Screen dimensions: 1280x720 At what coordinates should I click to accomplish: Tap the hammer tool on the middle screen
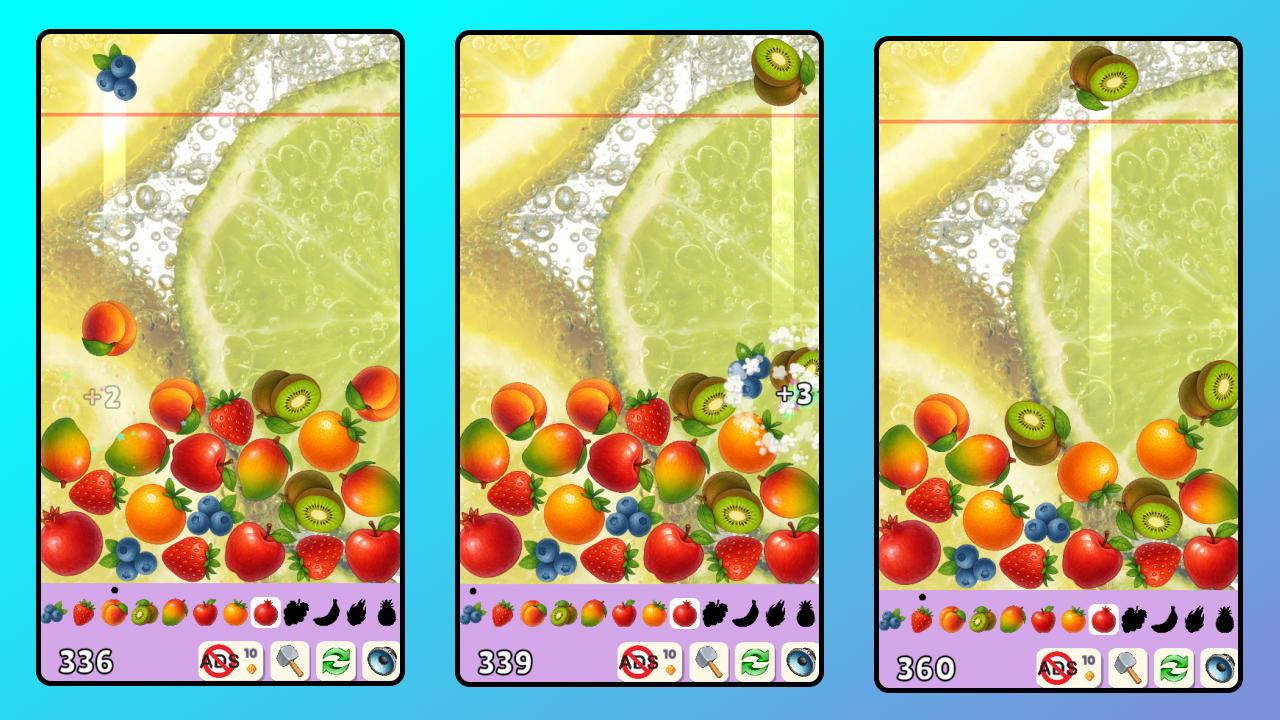point(708,661)
